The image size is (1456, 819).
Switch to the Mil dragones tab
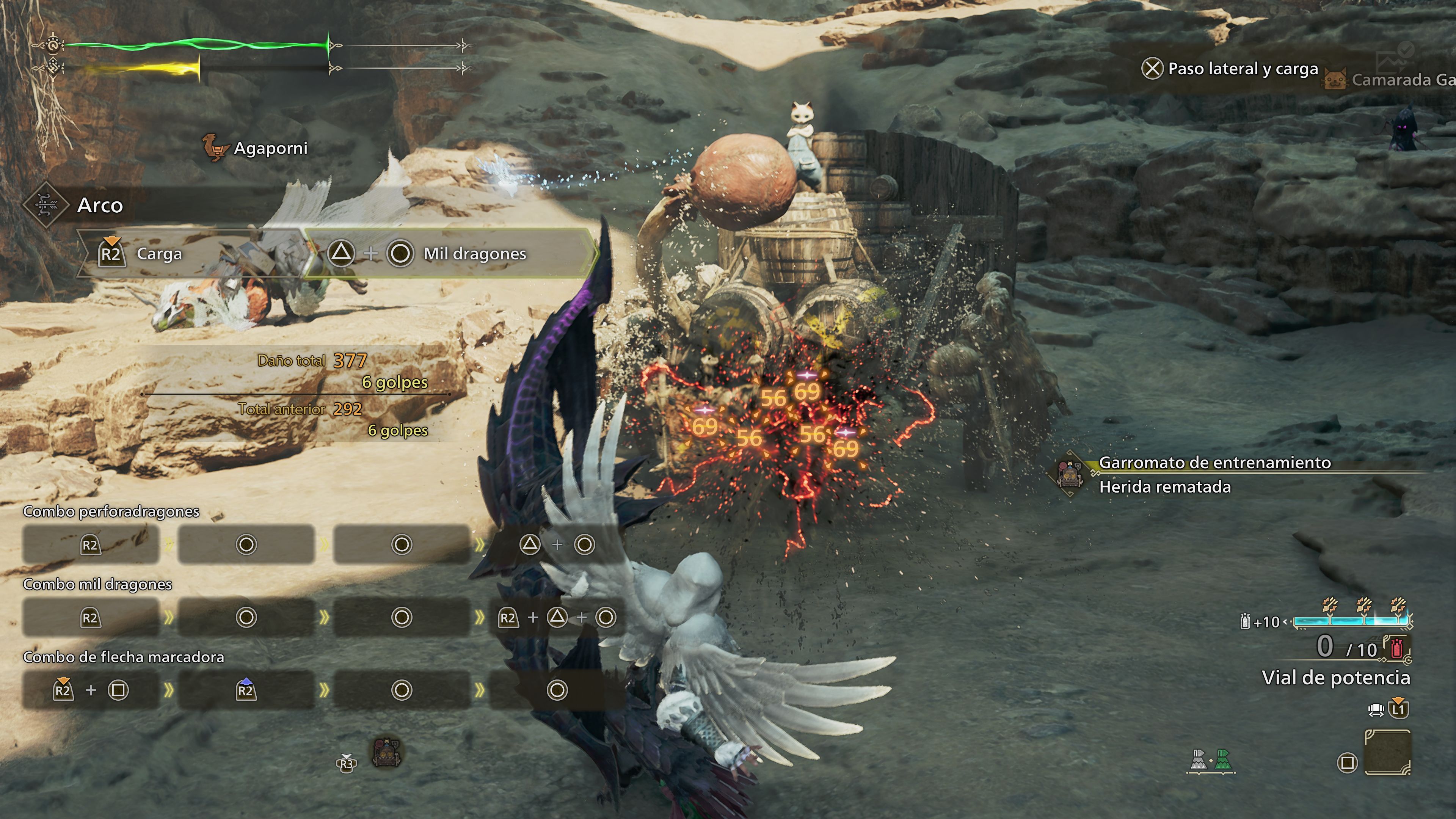[x=447, y=254]
